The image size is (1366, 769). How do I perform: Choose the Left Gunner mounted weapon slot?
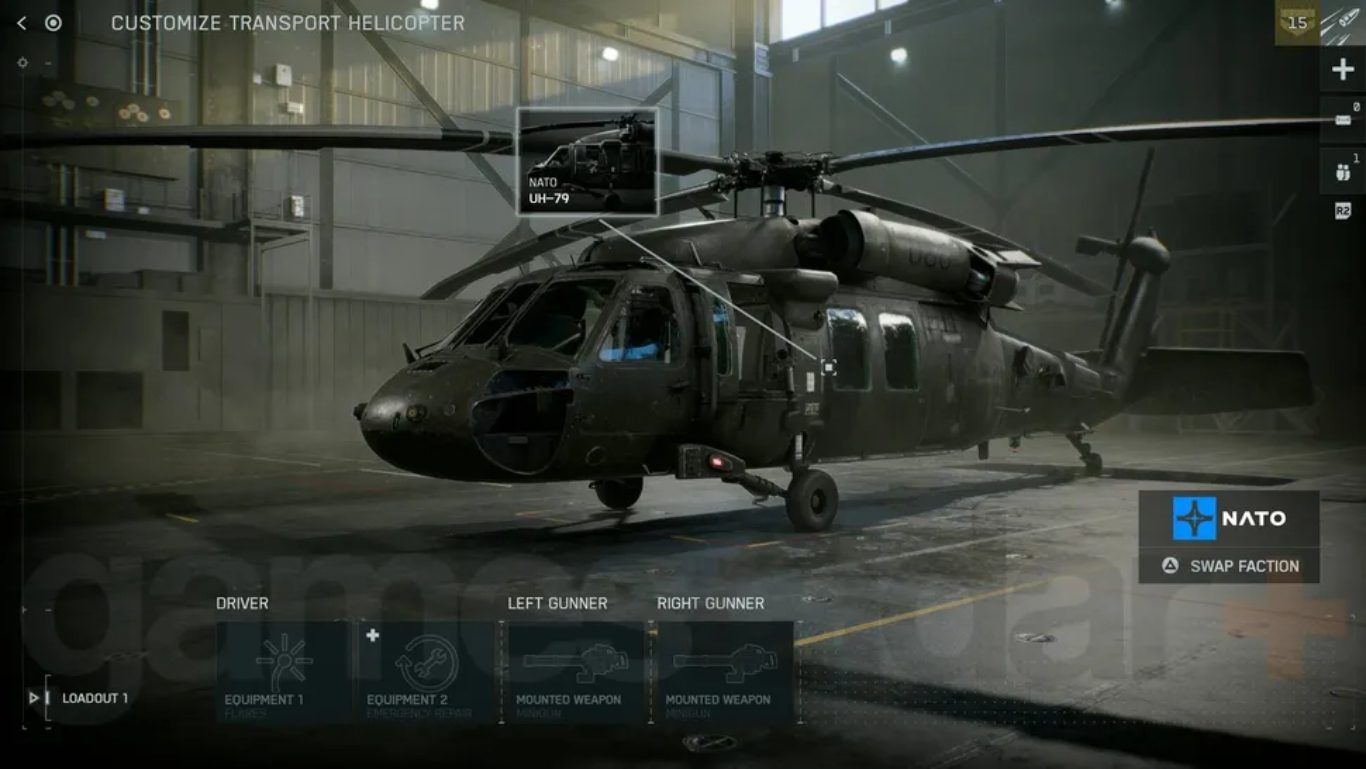[575, 672]
